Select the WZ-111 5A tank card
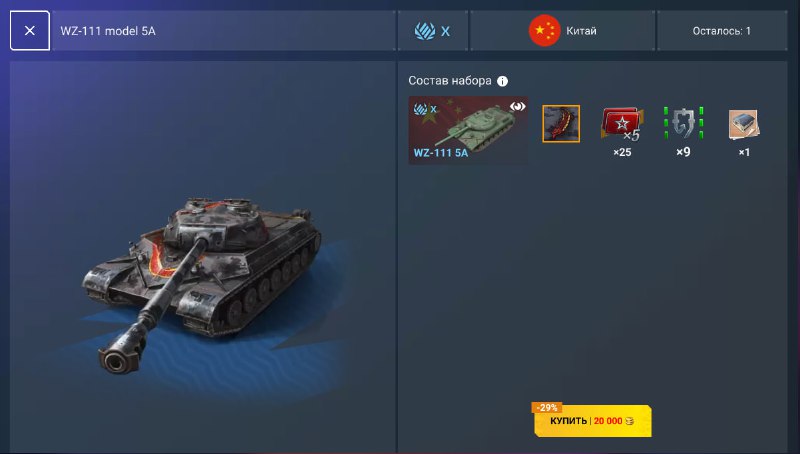The height and width of the screenshot is (454, 800). pyautogui.click(x=468, y=130)
